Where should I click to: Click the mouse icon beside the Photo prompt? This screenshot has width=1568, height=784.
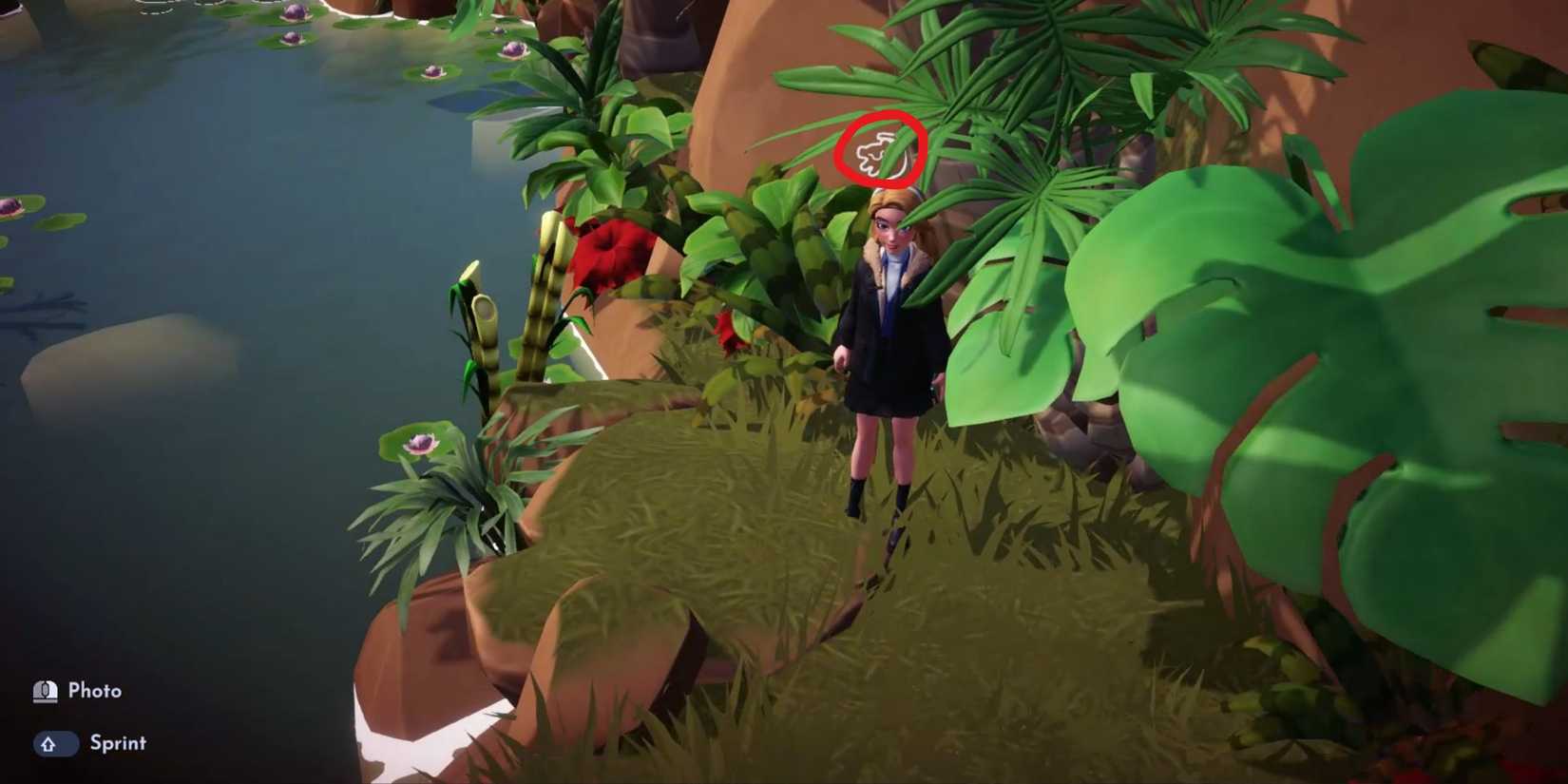coord(44,690)
